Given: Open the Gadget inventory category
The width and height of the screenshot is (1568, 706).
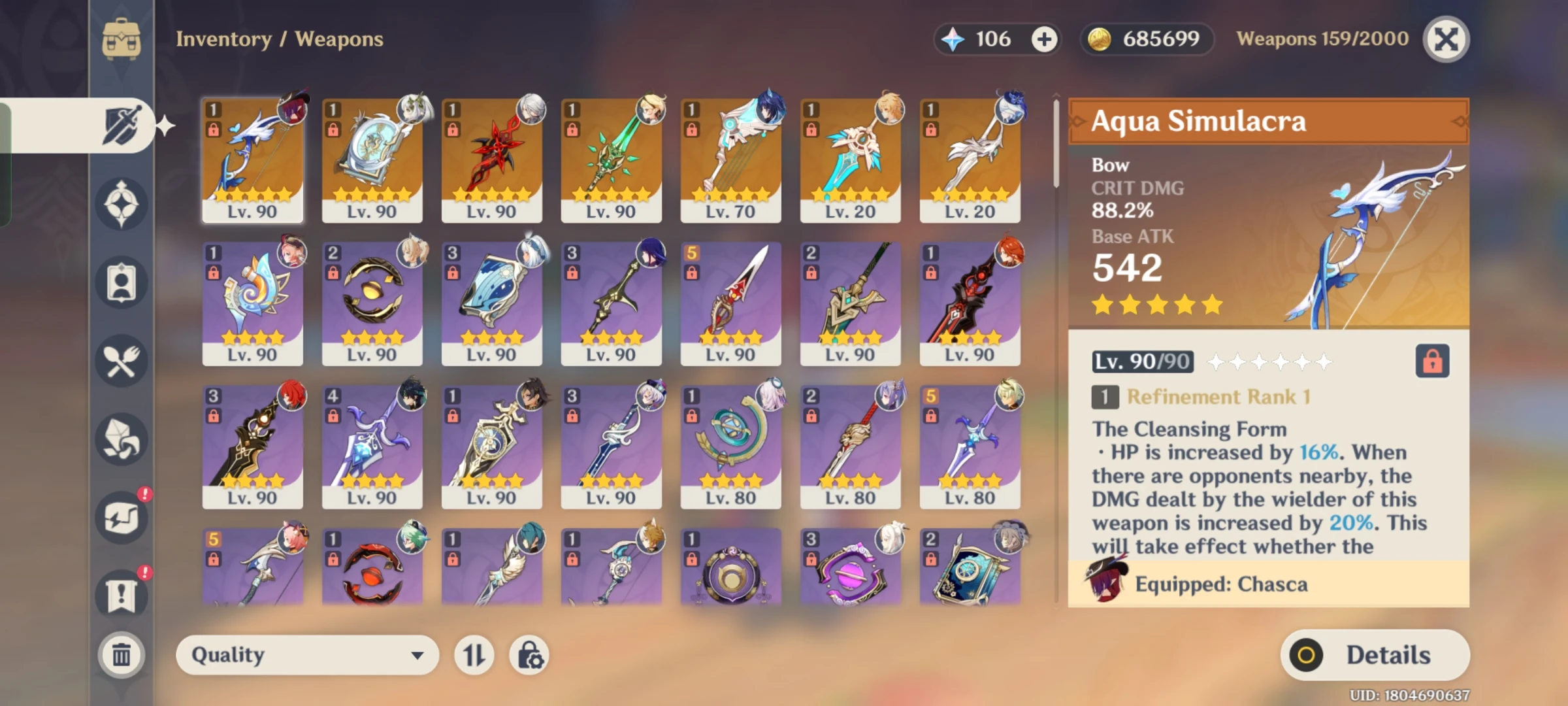Looking at the screenshot, I should (x=121, y=516).
